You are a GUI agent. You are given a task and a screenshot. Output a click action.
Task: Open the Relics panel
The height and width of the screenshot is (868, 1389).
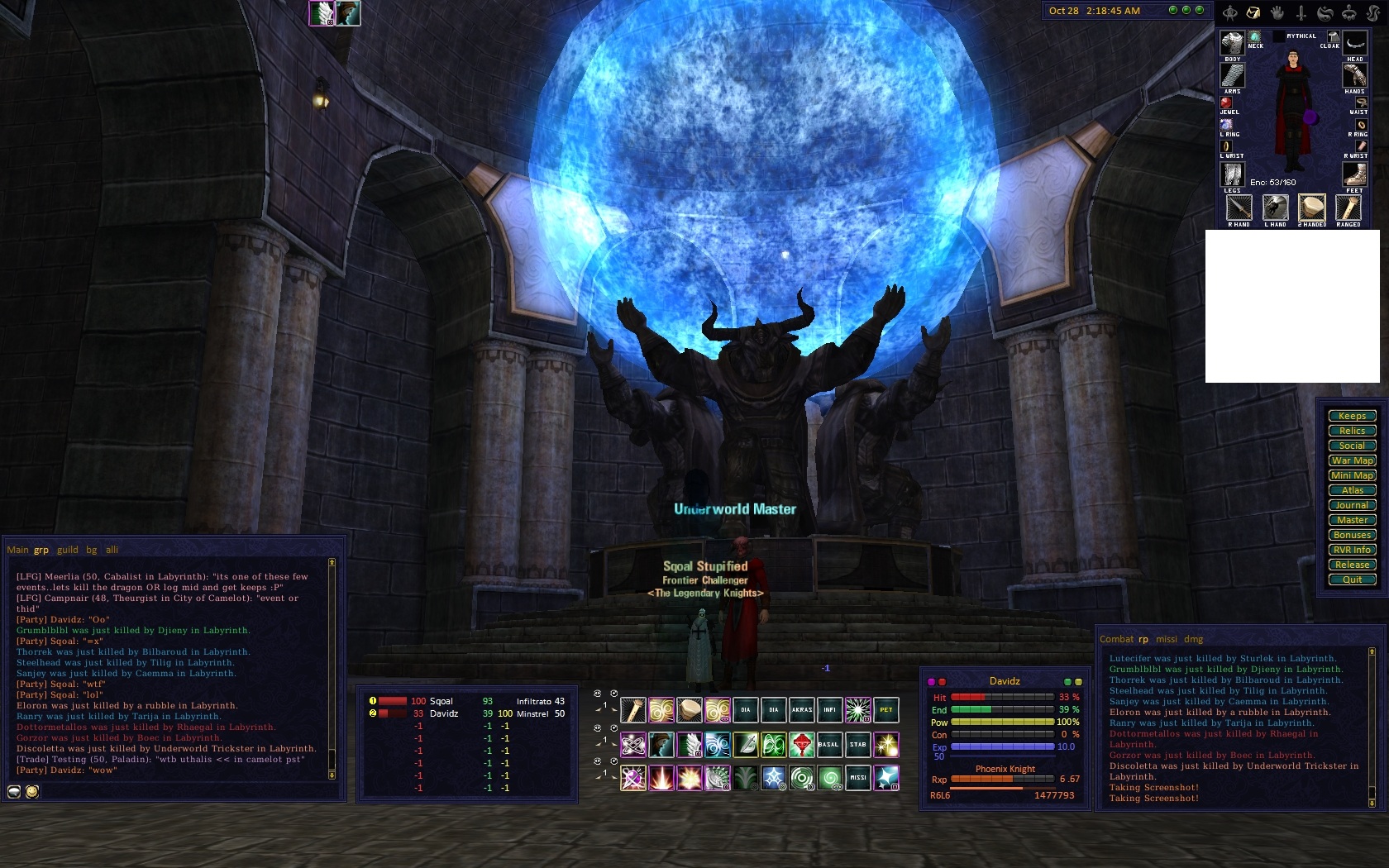[1352, 431]
